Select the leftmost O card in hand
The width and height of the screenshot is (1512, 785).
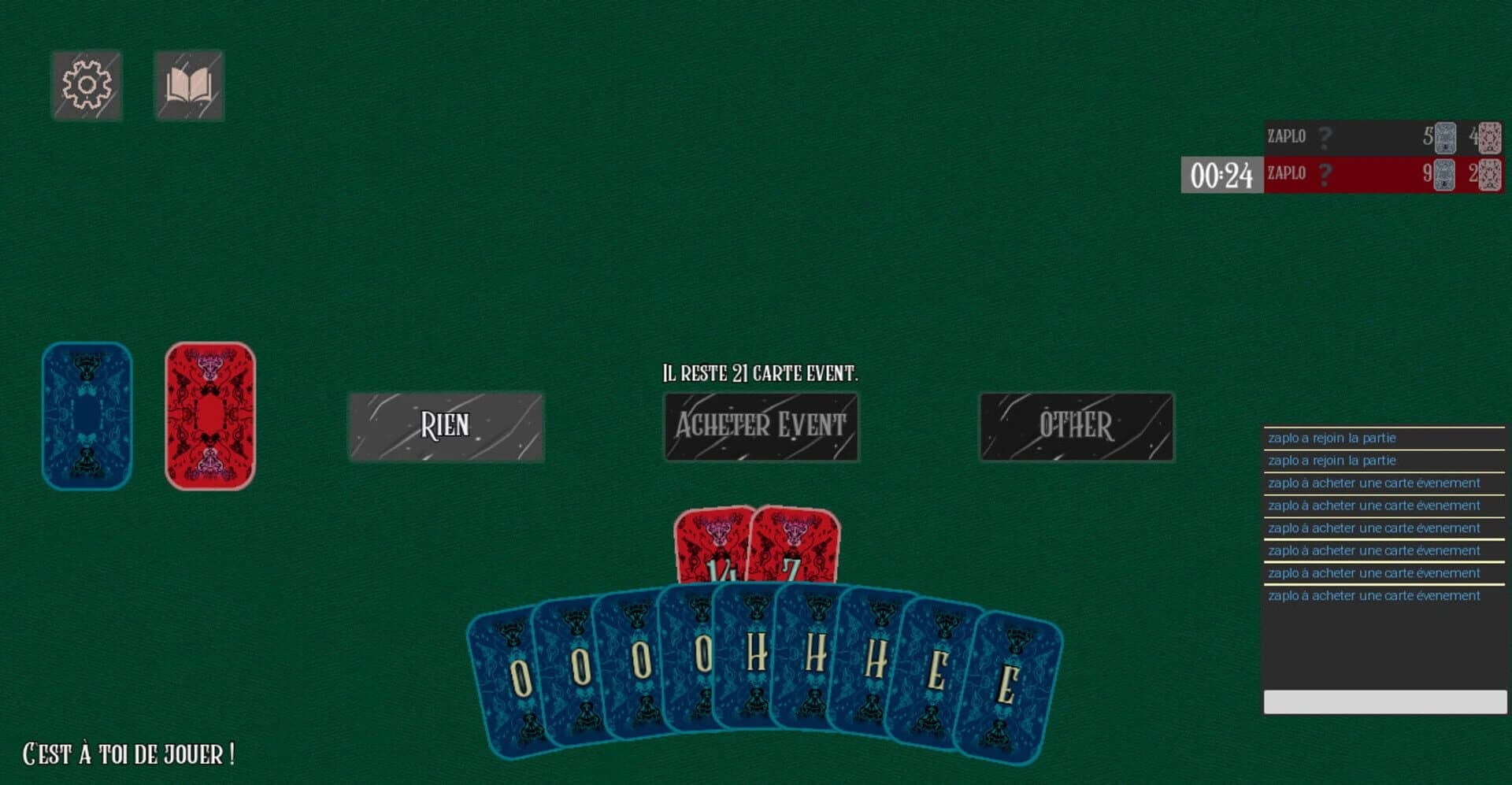pyautogui.click(x=520, y=677)
